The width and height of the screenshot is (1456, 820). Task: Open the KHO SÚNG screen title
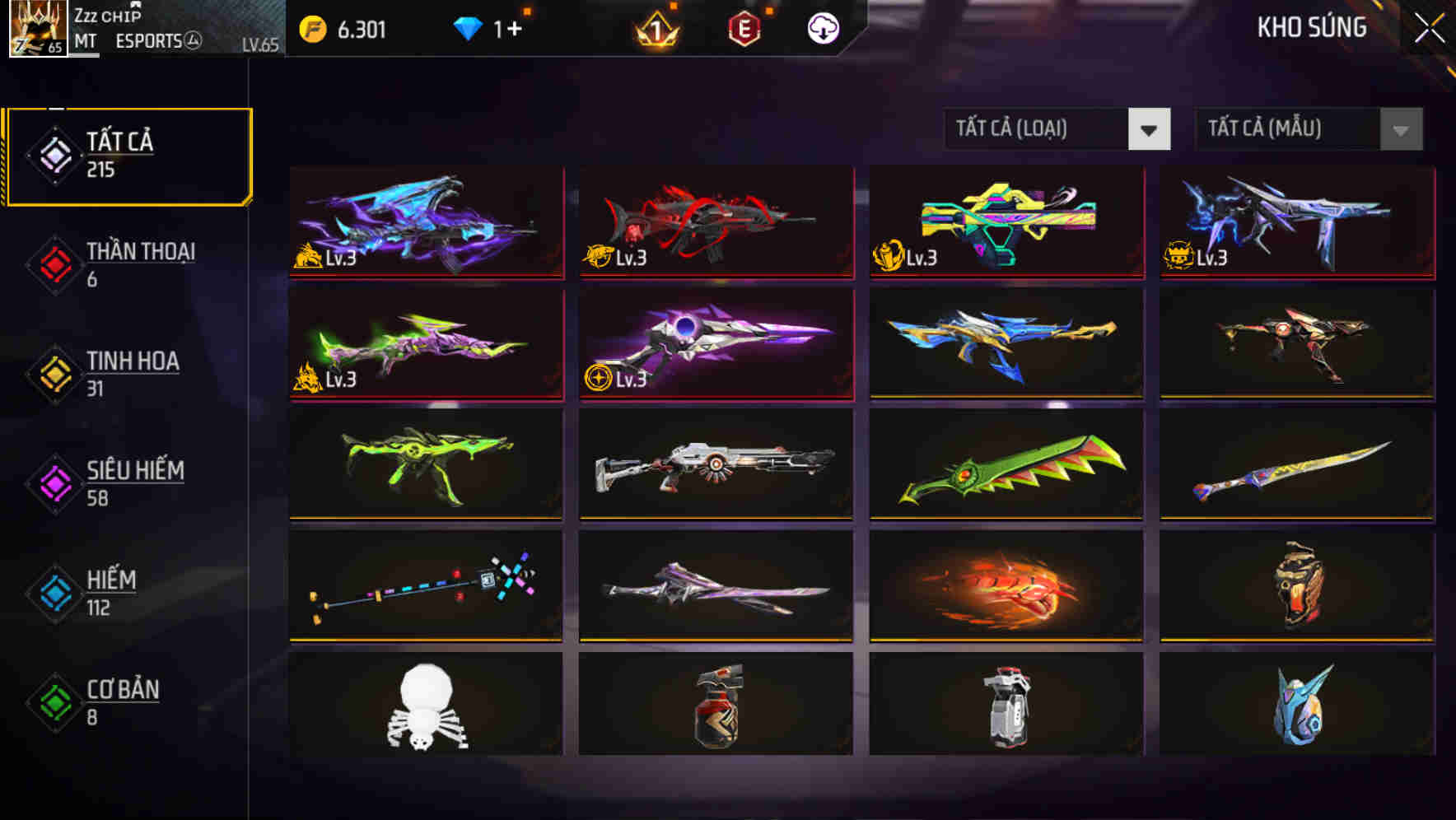1313,27
